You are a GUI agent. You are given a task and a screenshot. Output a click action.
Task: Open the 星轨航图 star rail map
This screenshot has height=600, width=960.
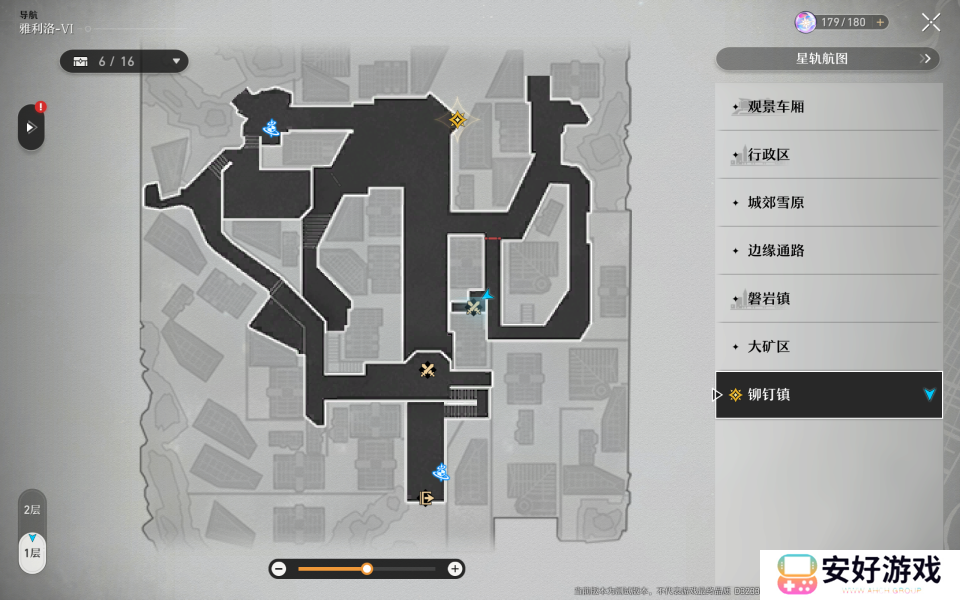[828, 59]
